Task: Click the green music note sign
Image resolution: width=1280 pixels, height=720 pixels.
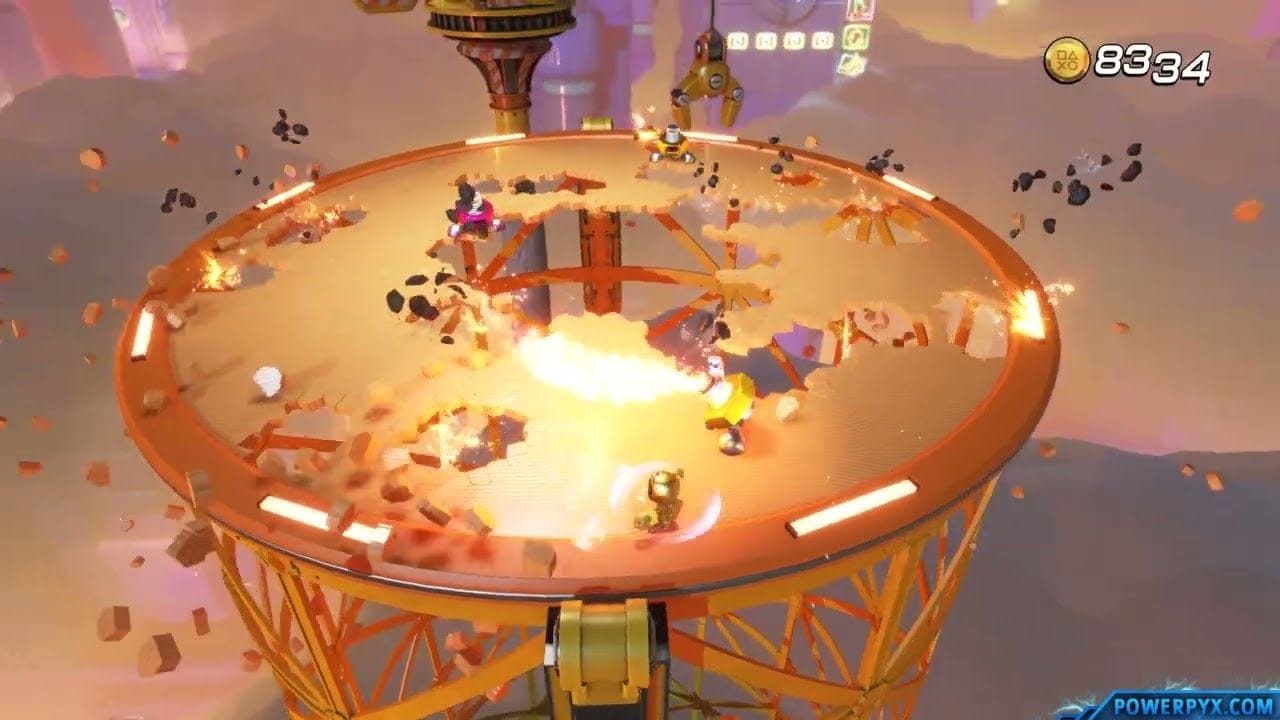Action: [854, 37]
